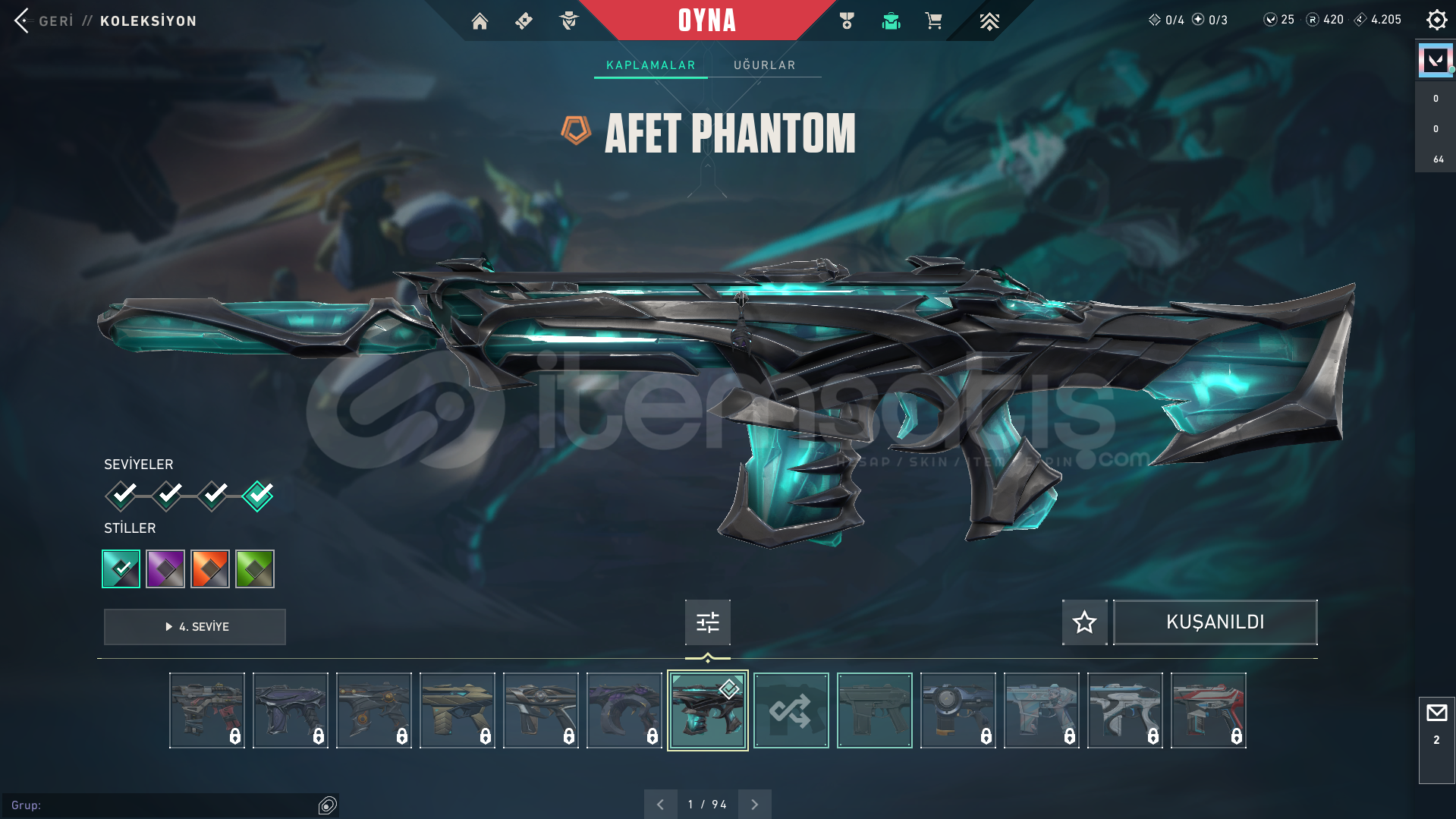Open the Battle Pass ticket icon
Image resolution: width=1456 pixels, height=819 pixels.
524,20
